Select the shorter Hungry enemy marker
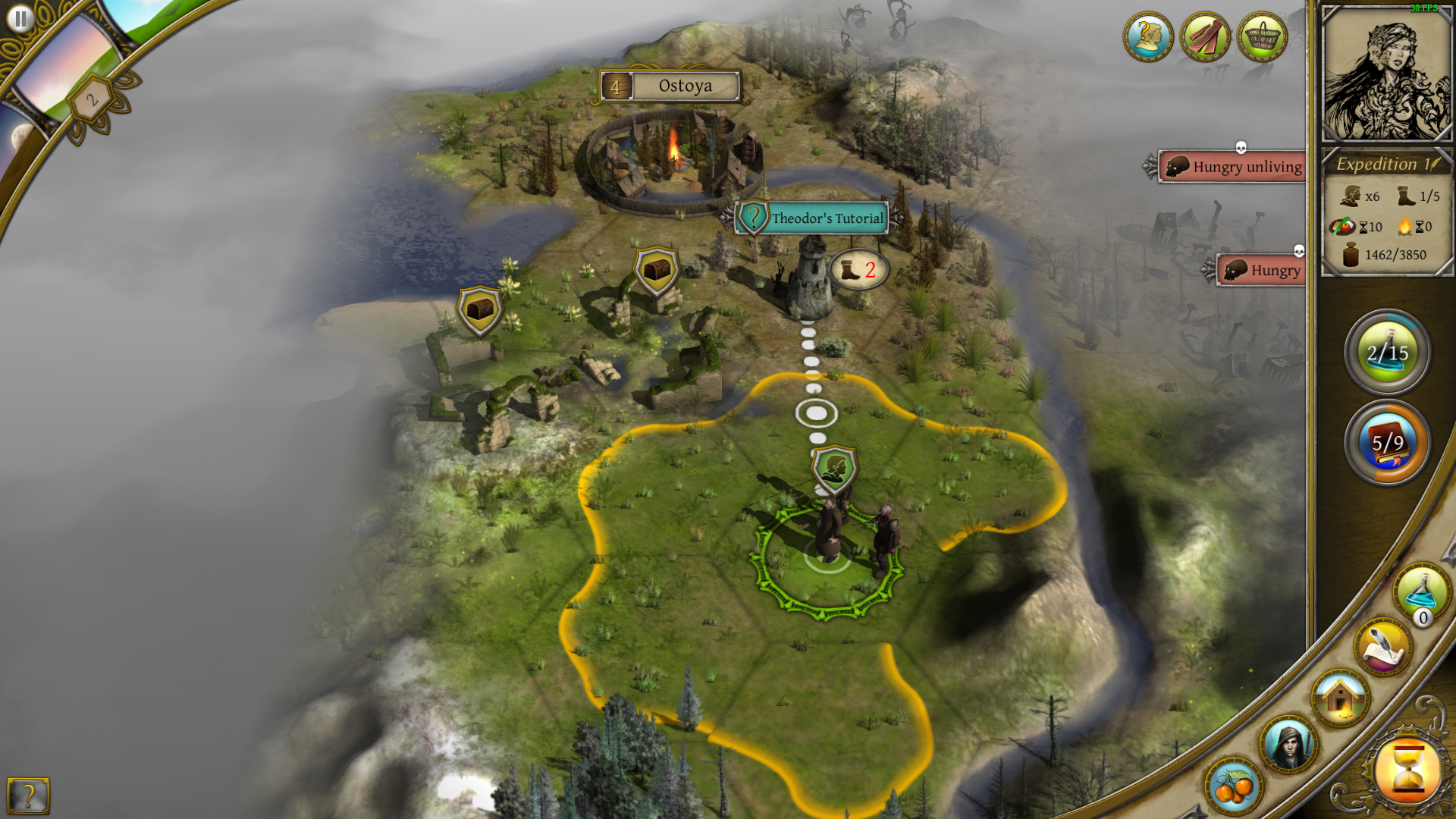This screenshot has height=819, width=1456. pos(1263,270)
